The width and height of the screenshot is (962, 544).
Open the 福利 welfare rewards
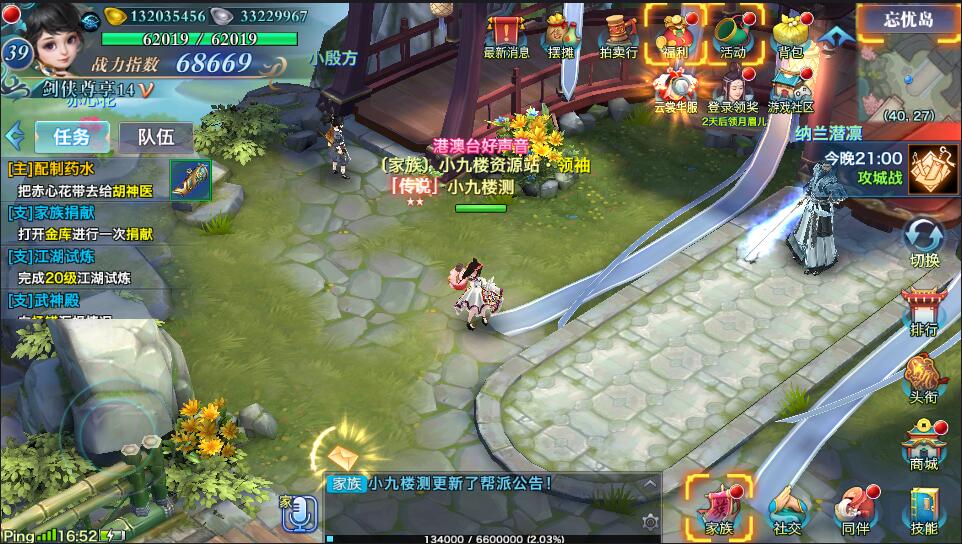click(x=674, y=35)
